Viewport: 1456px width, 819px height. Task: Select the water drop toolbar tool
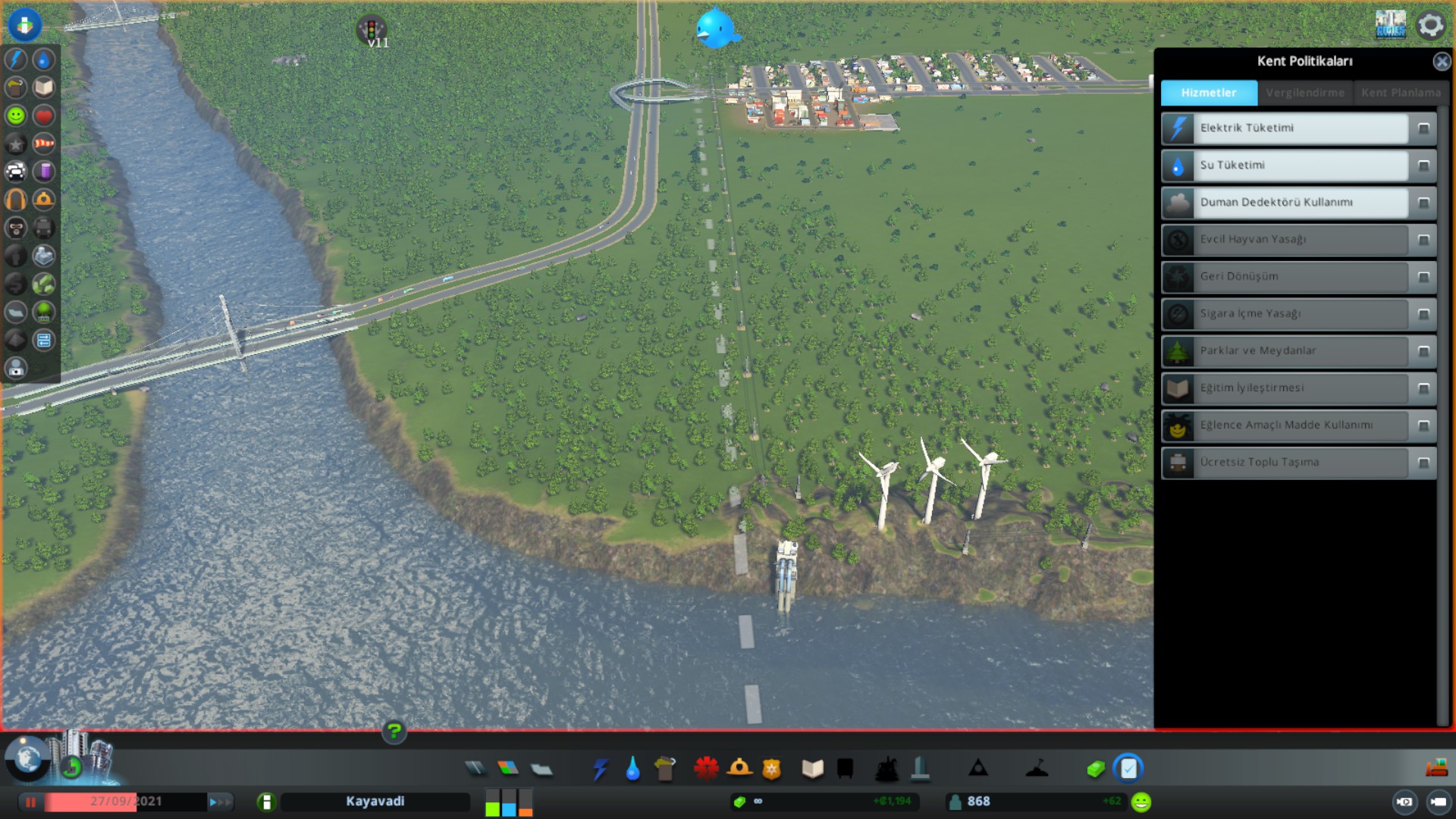(x=632, y=769)
